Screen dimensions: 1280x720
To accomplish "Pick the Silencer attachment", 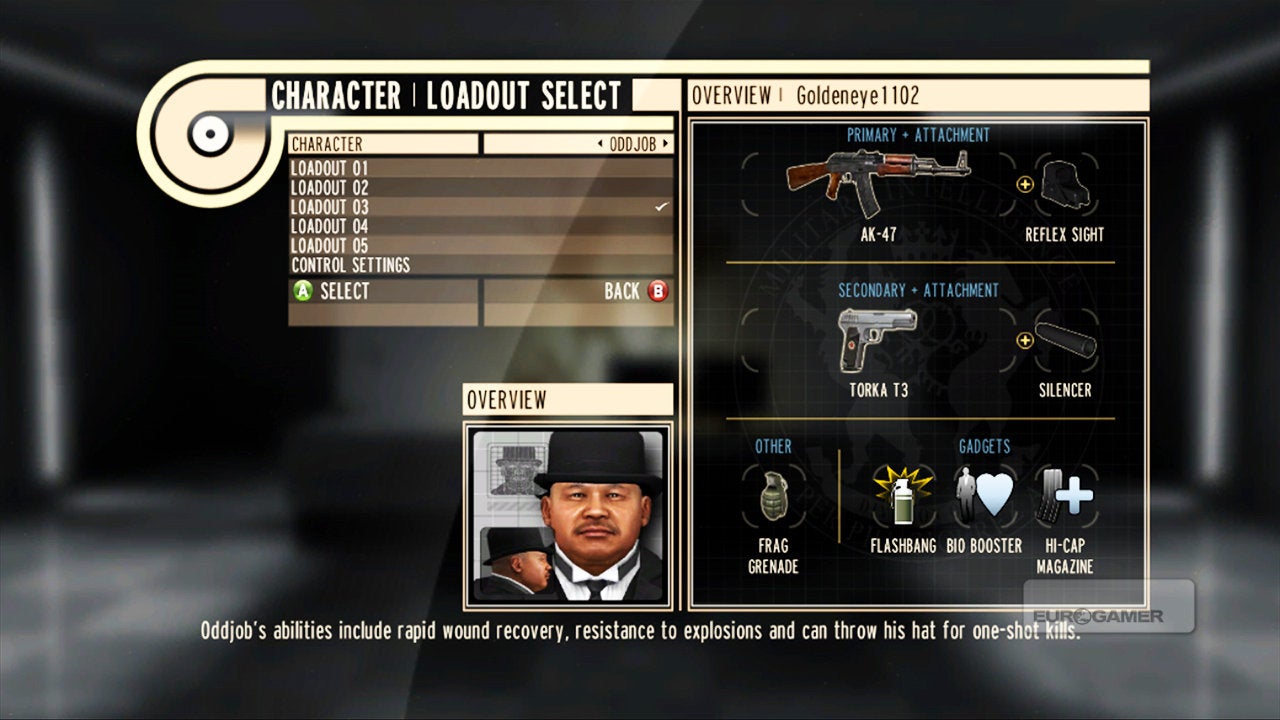I will pyautogui.click(x=1065, y=341).
